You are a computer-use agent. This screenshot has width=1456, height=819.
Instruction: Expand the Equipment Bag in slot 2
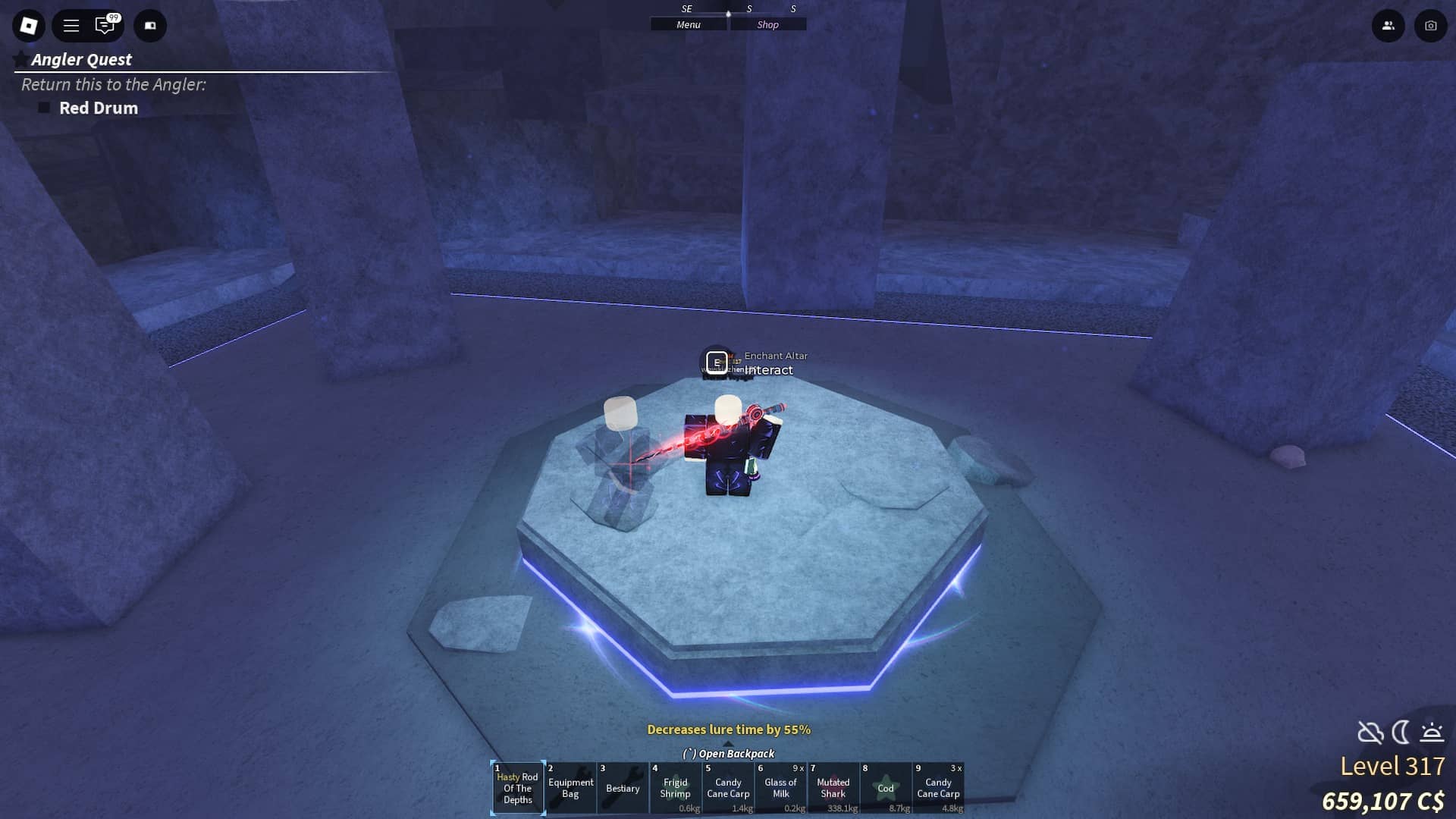tap(570, 789)
